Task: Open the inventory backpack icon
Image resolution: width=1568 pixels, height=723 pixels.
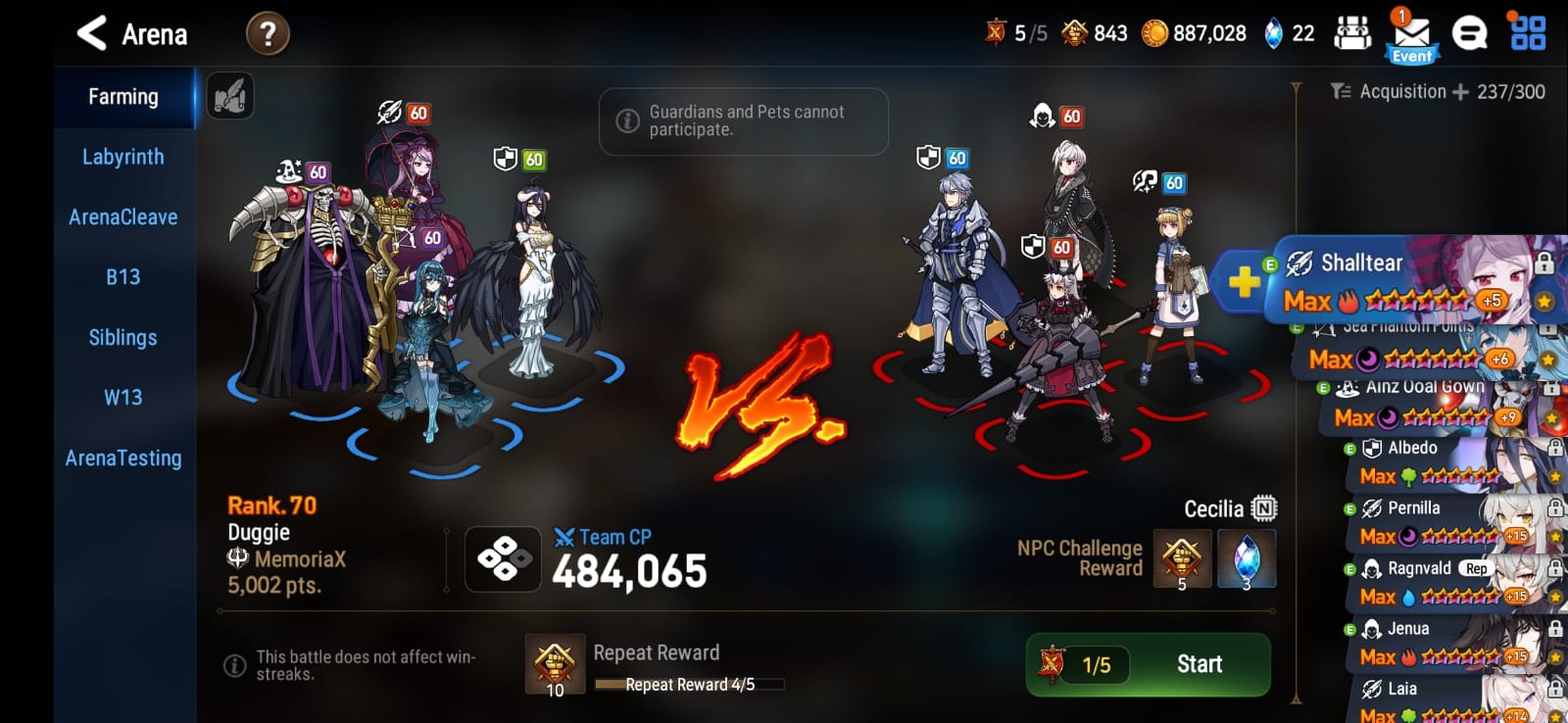Action: [x=1353, y=32]
